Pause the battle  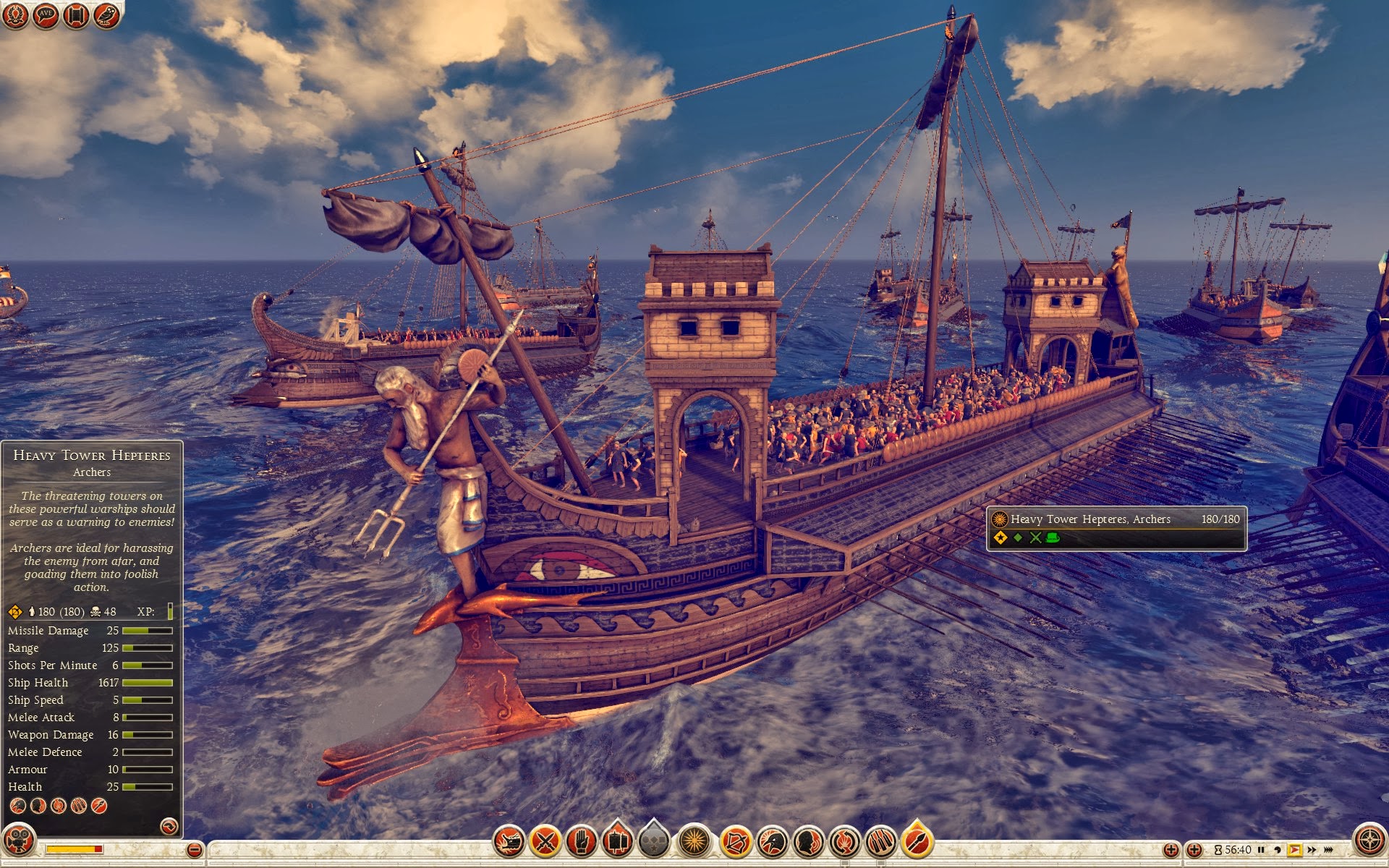pyautogui.click(x=1261, y=850)
